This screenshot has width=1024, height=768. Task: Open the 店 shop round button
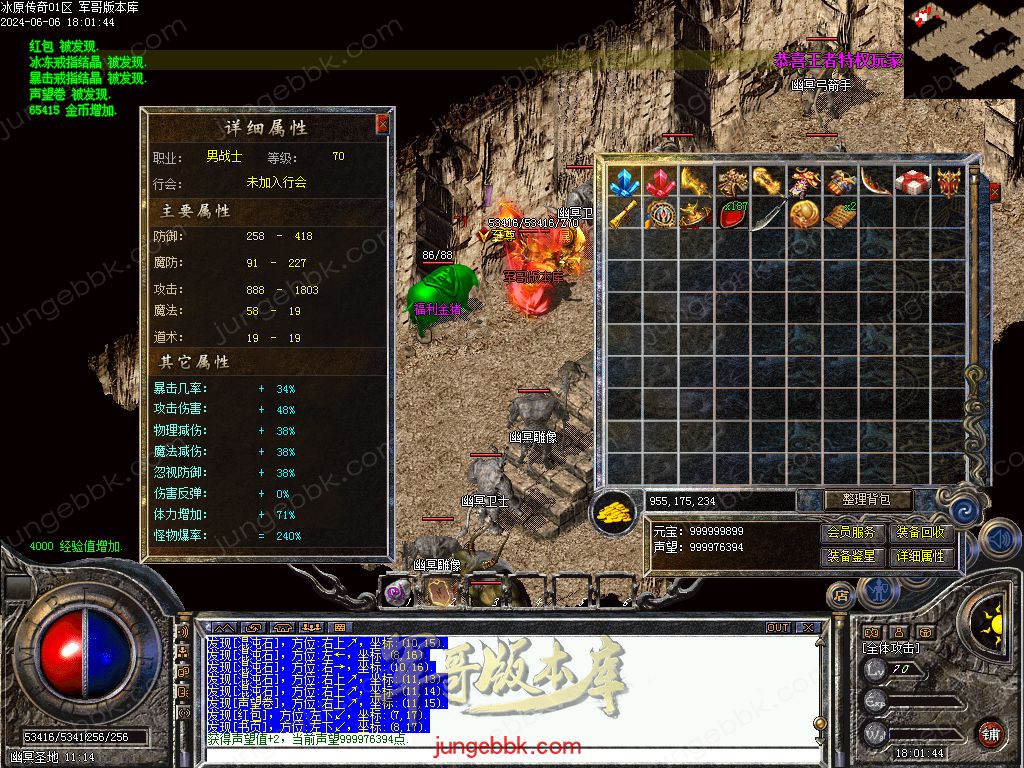point(841,596)
